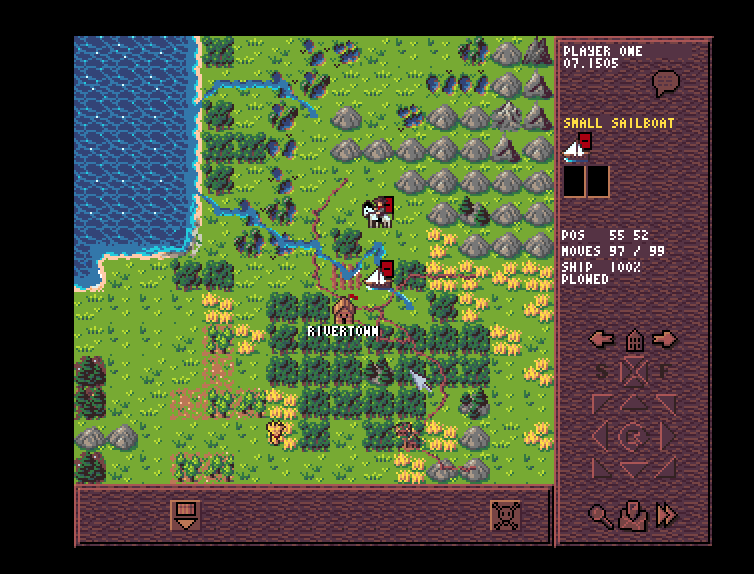End turn with the fast-forward button
This screenshot has width=754, height=574.
point(666,515)
